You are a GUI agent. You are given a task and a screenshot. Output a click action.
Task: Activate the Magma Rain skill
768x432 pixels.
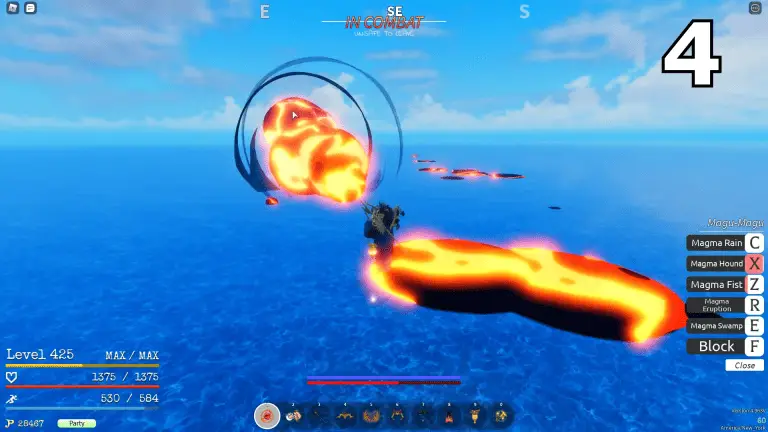pyautogui.click(x=716, y=242)
